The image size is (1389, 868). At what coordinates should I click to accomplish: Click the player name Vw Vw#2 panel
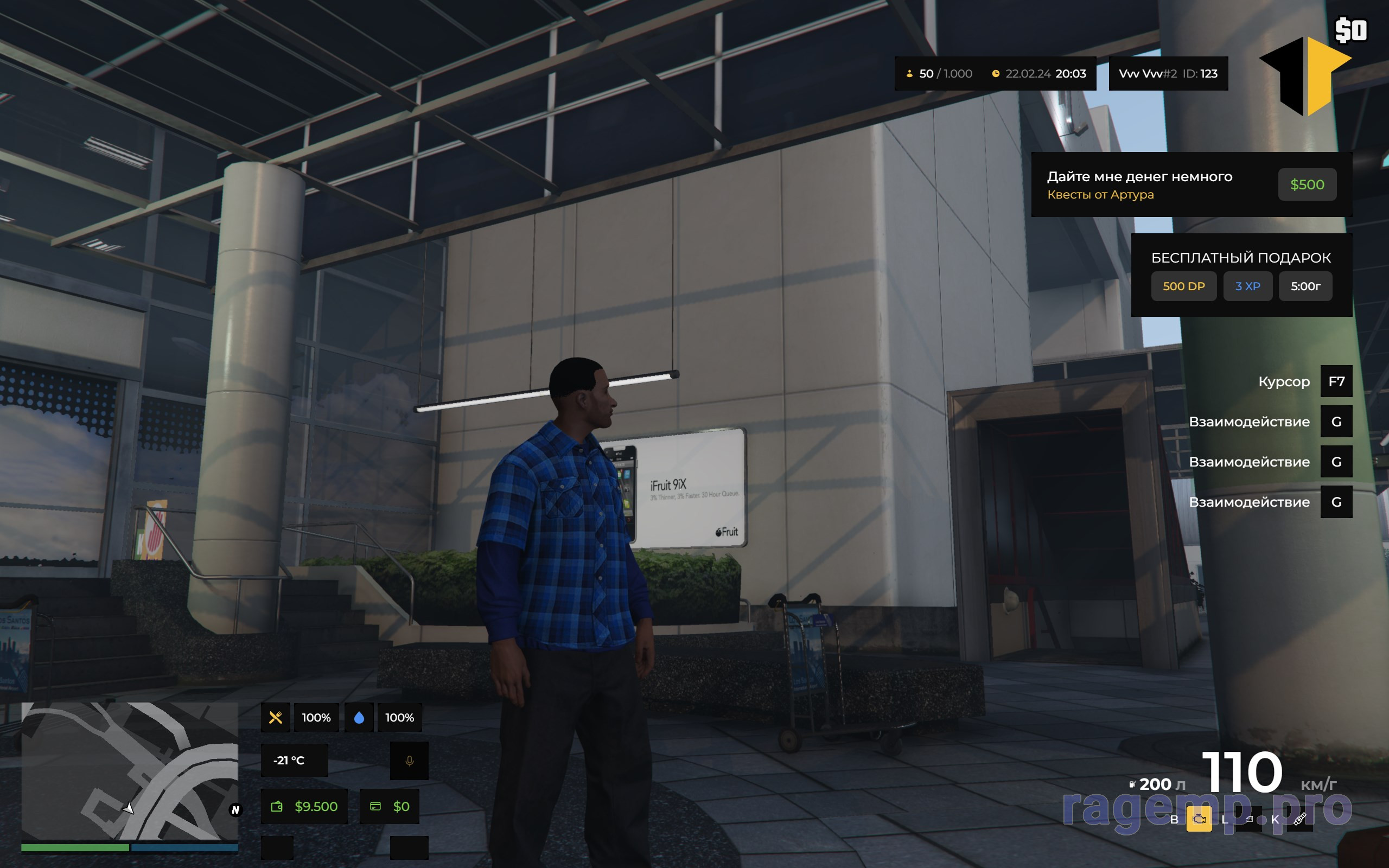[1168, 73]
